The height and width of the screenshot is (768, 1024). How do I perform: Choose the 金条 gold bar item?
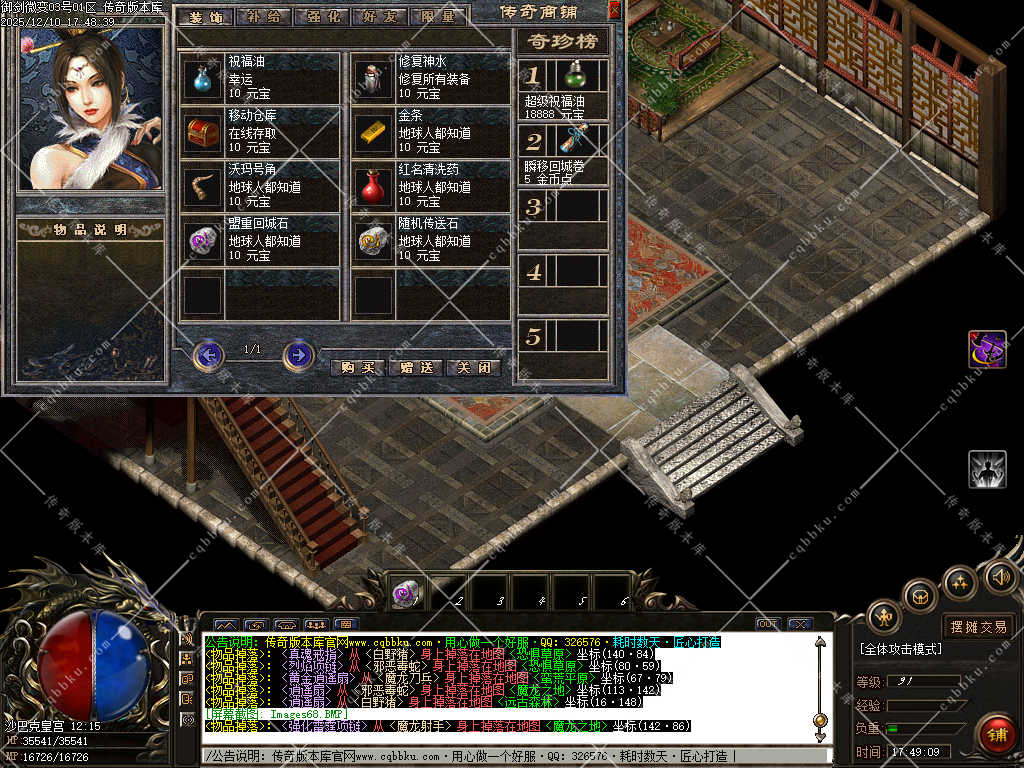(374, 132)
